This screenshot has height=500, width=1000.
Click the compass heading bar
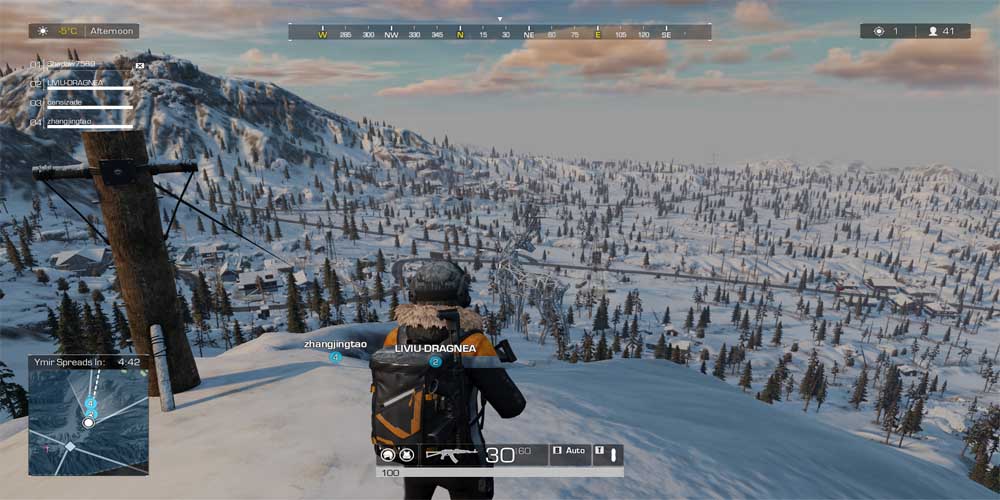point(499,33)
